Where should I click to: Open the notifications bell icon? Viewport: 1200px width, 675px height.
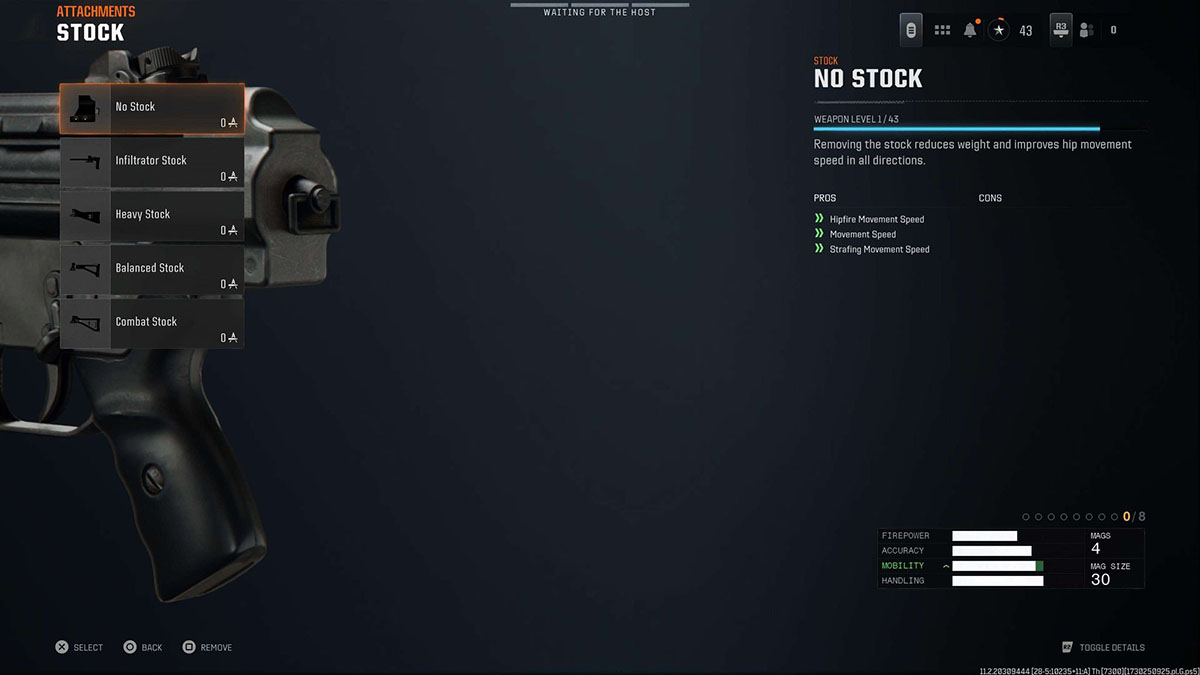(970, 30)
